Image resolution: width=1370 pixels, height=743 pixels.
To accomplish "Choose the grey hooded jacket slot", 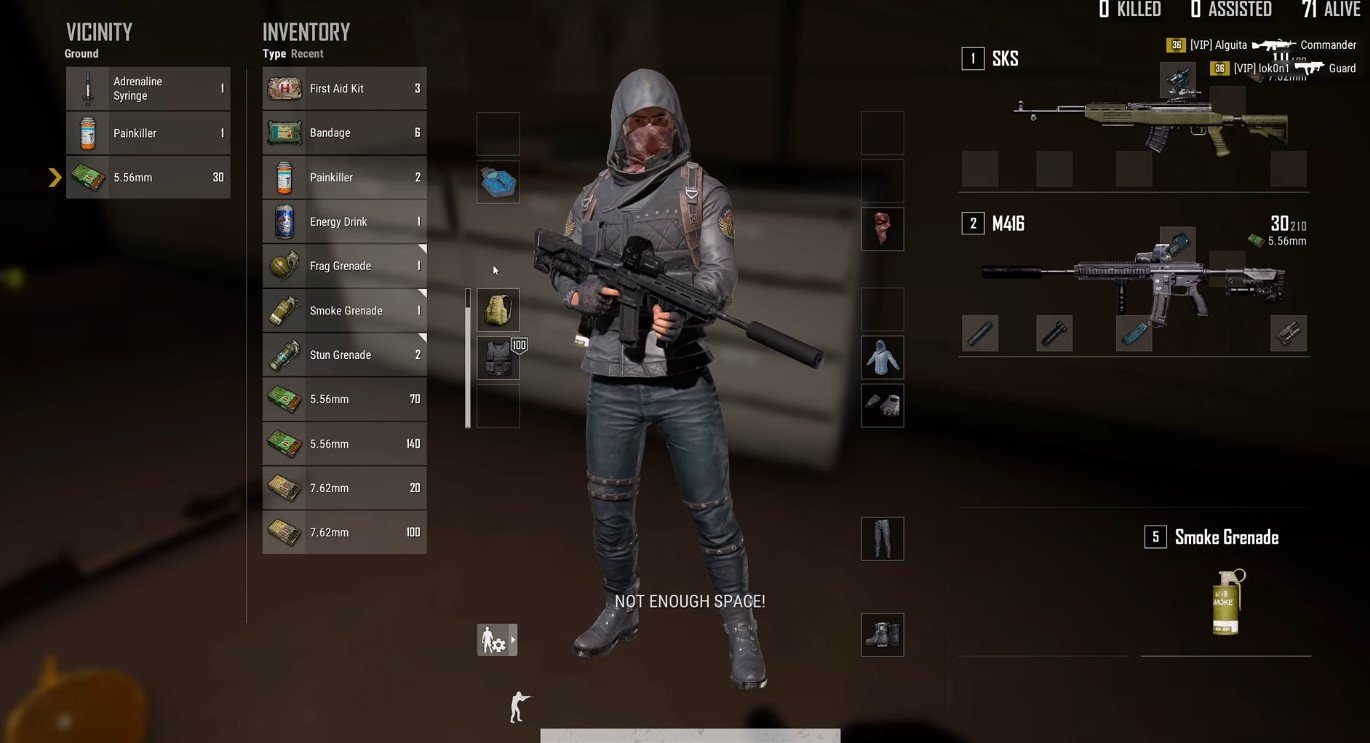I will 882,357.
